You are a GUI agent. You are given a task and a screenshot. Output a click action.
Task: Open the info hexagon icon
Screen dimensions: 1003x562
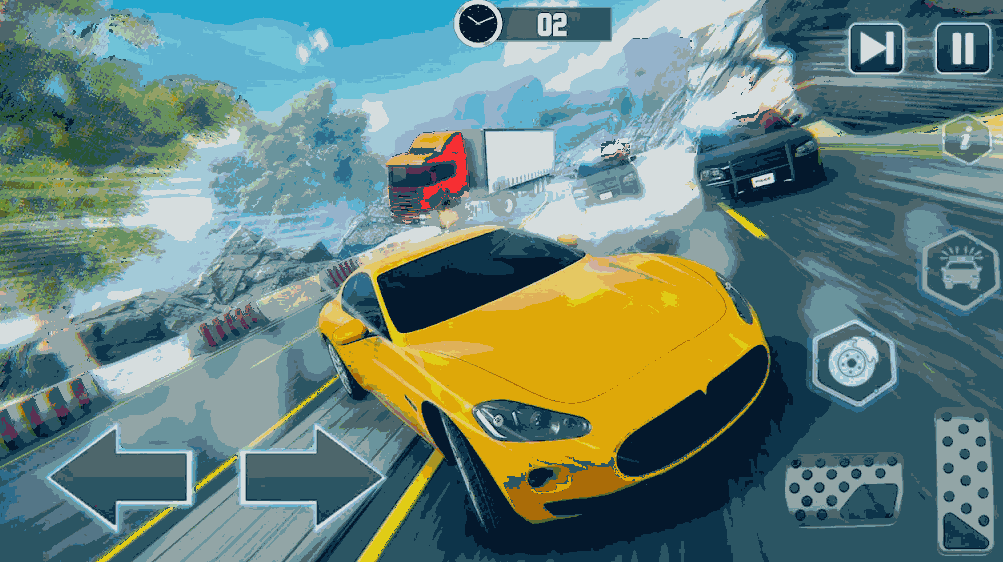pos(966,139)
